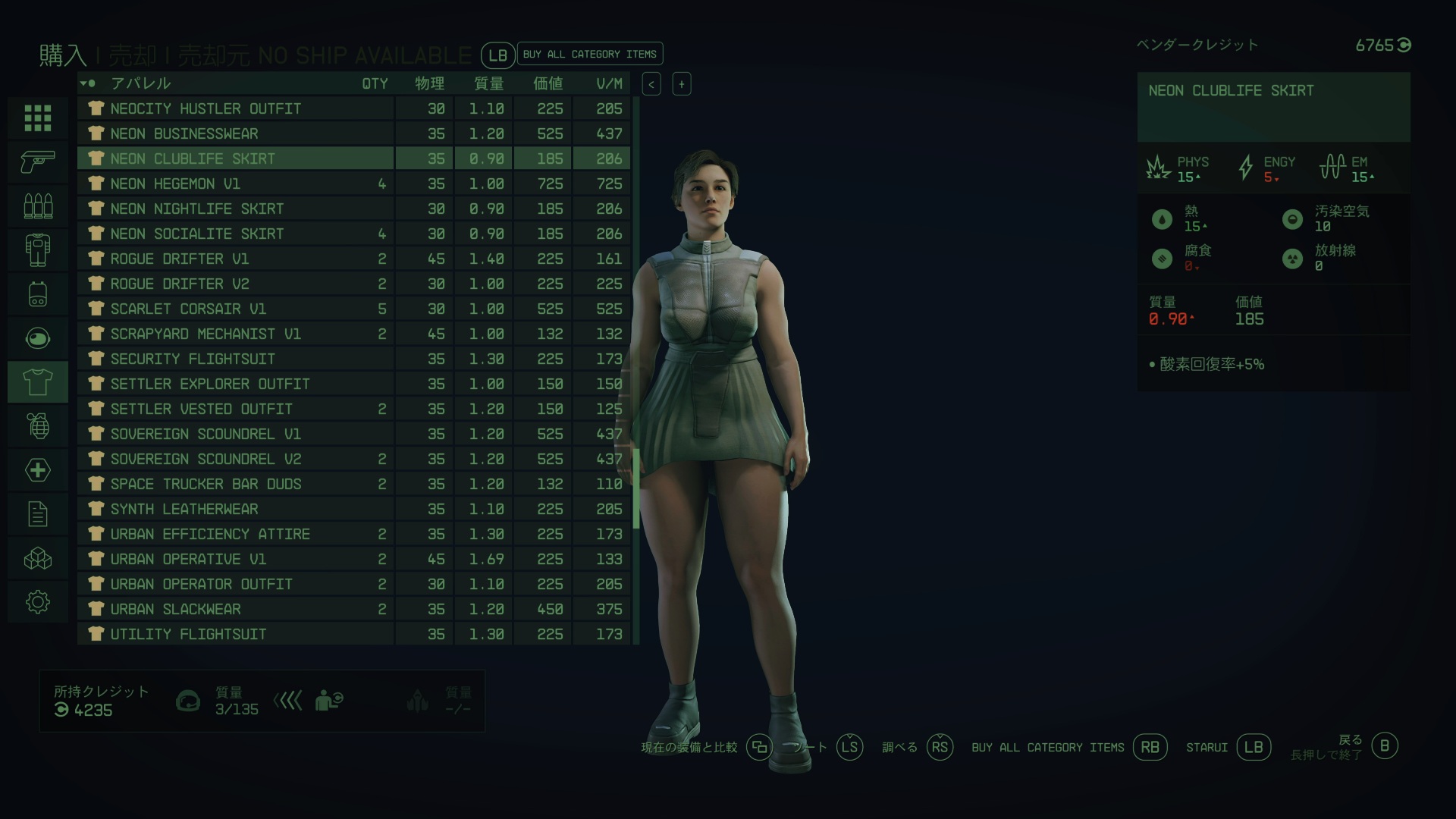Sort list by the V/M column header
1456x819 pixels.
[609, 83]
